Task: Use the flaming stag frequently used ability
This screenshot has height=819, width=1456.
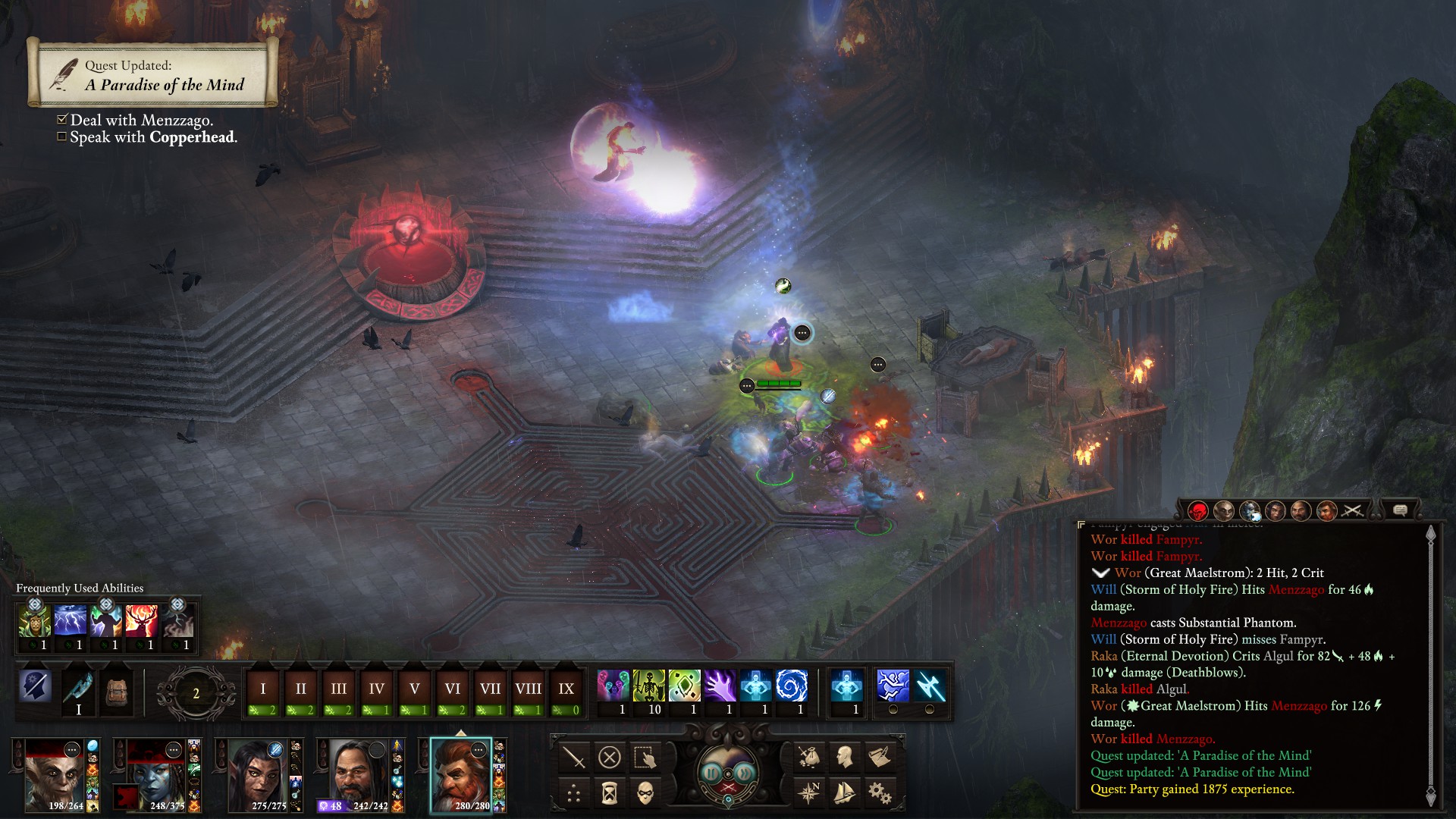Action: point(141,622)
